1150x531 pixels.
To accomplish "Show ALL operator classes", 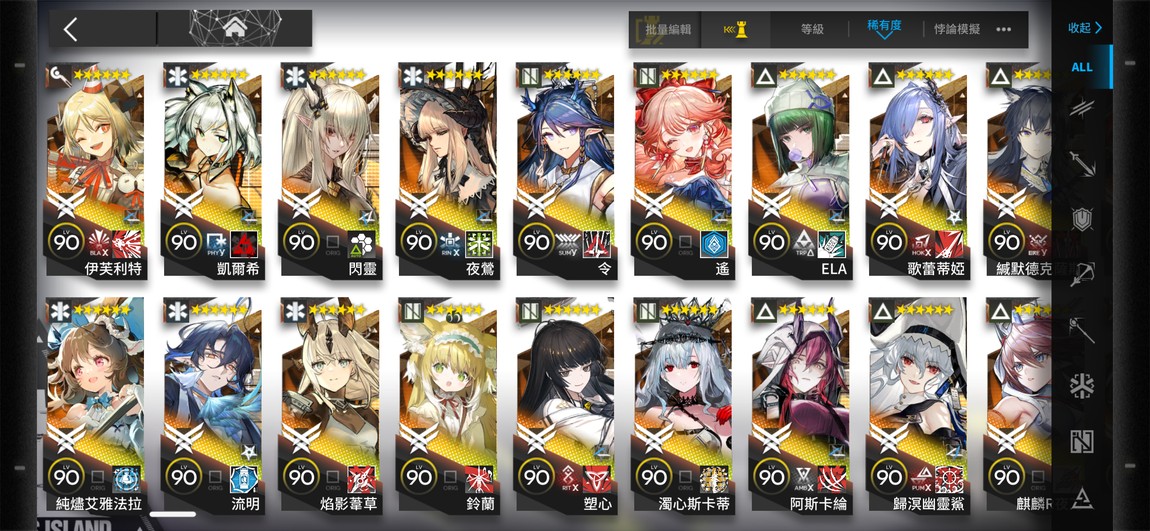I will pos(1082,67).
